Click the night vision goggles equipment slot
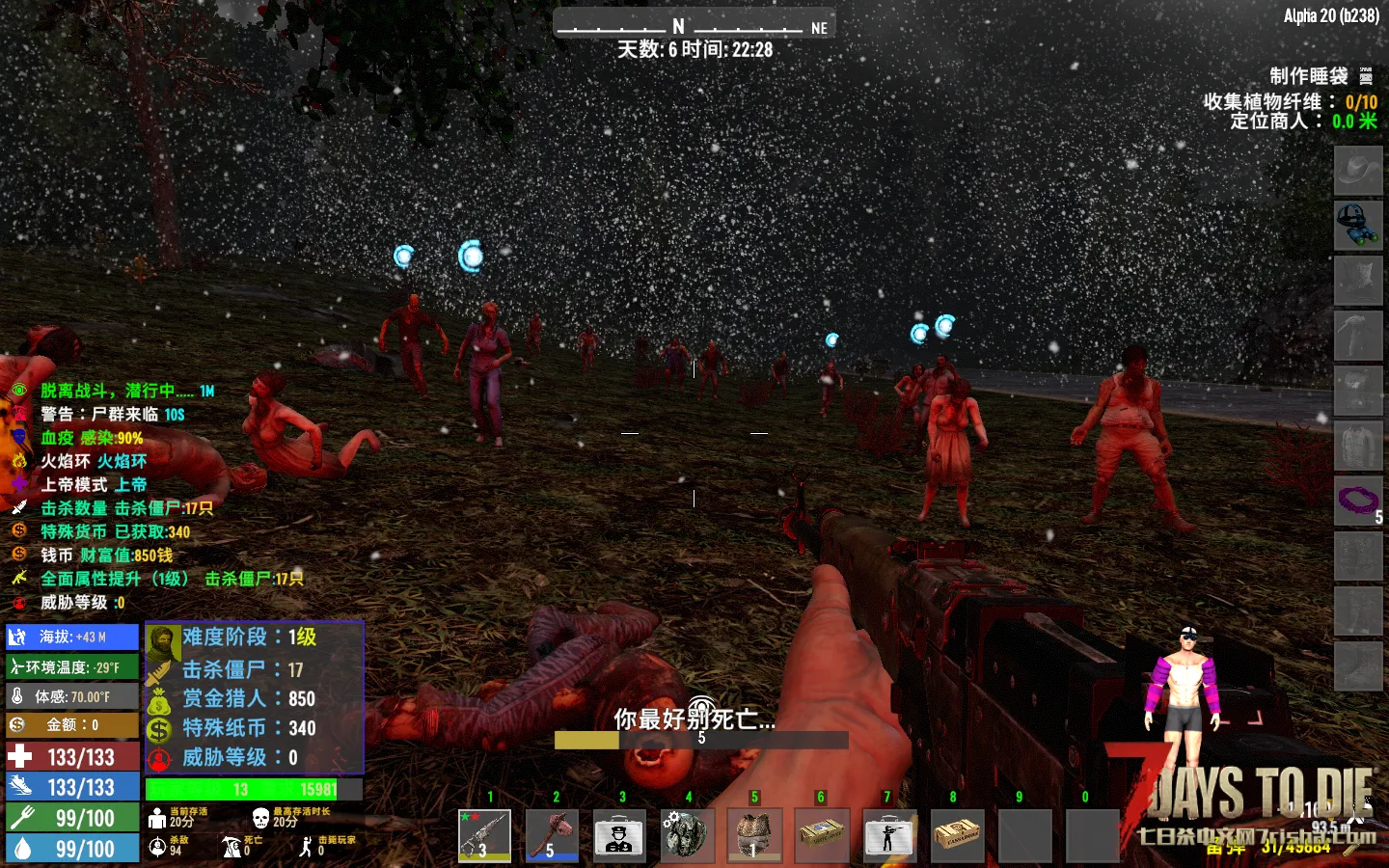This screenshot has height=868, width=1389. point(1357,226)
